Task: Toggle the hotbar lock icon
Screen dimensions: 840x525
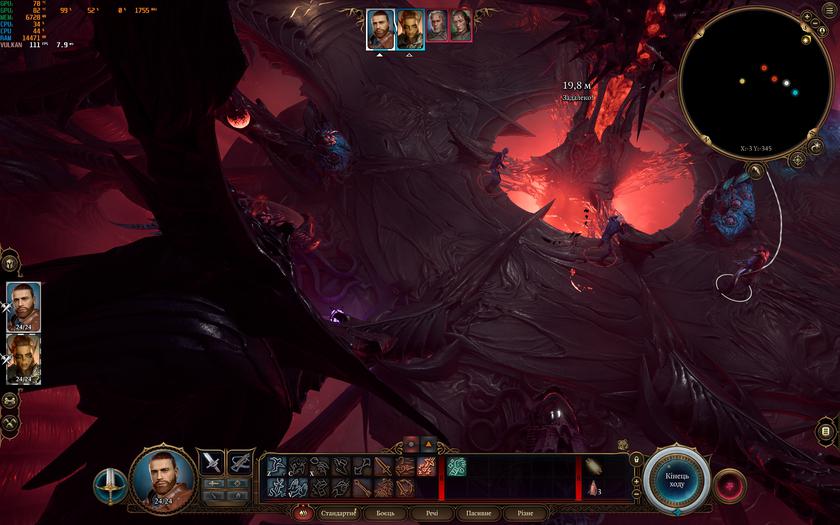Action: click(635, 459)
